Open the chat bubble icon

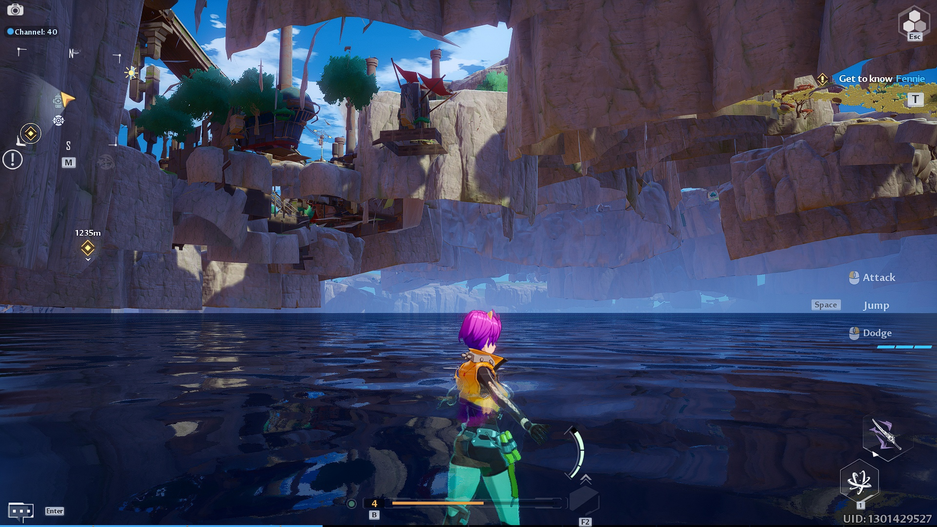click(x=20, y=510)
